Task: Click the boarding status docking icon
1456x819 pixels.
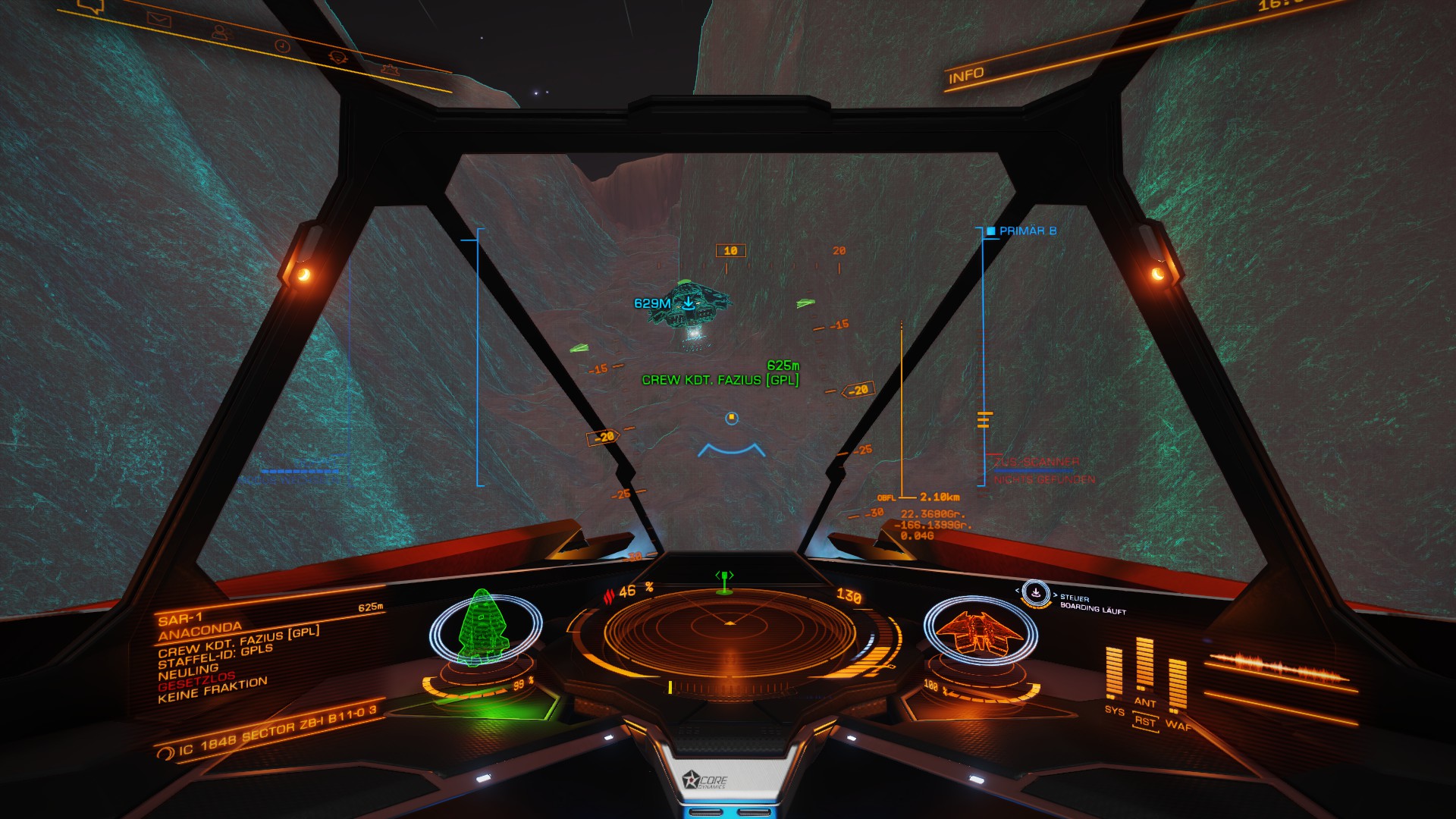Action: coord(1035,593)
